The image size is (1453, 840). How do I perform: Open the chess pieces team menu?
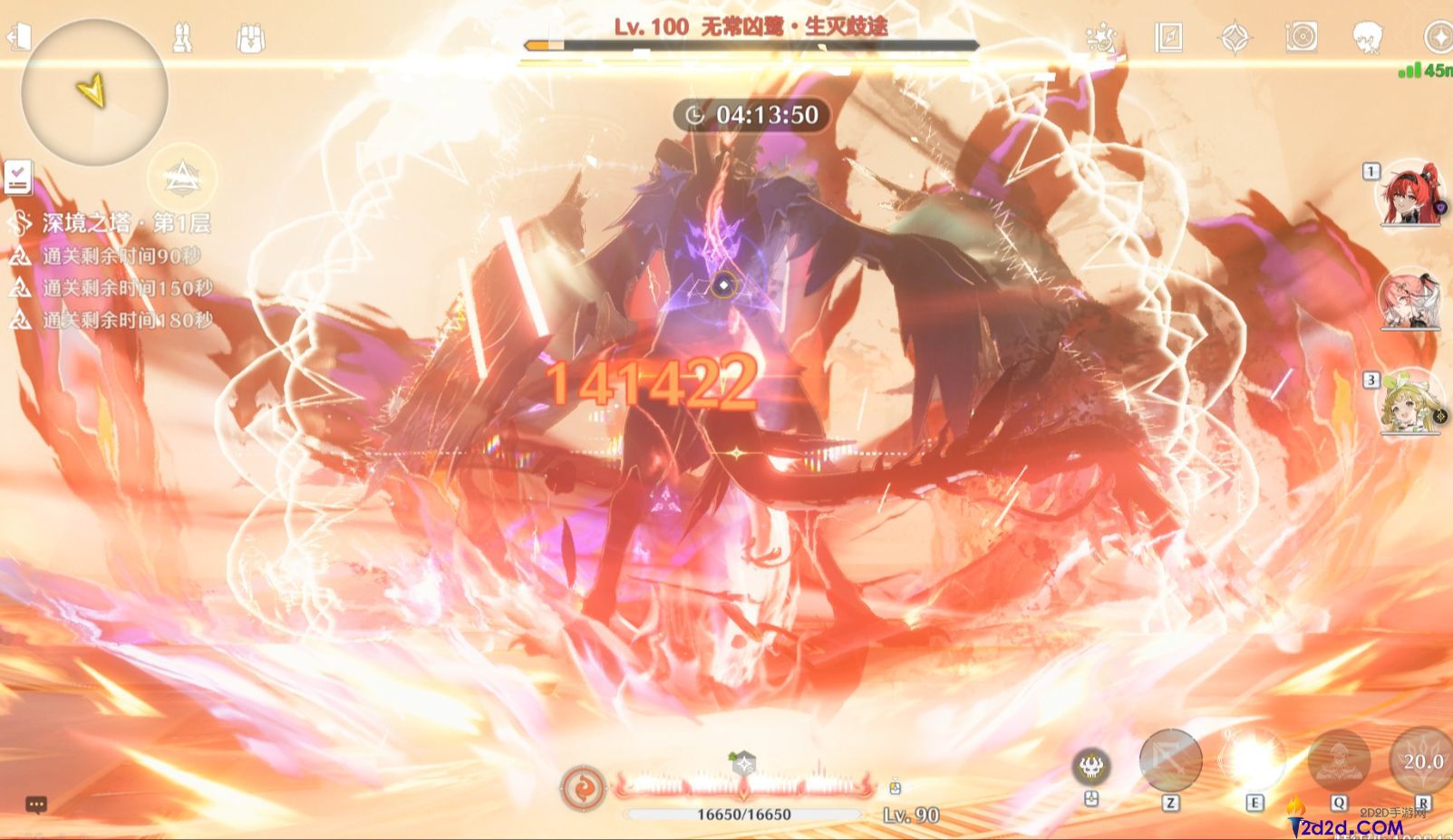click(x=182, y=37)
